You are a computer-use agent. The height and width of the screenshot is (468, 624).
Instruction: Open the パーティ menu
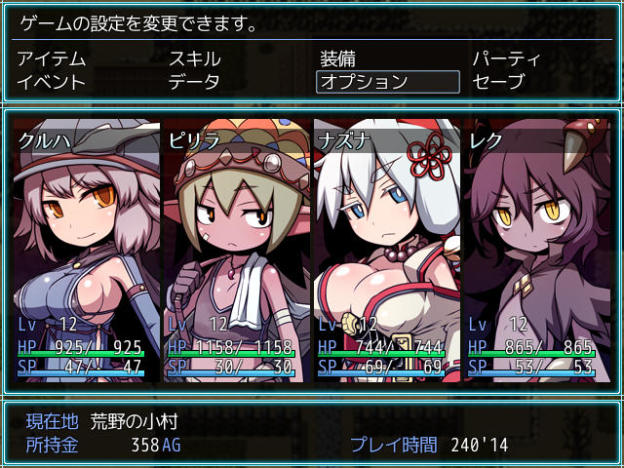(506, 59)
